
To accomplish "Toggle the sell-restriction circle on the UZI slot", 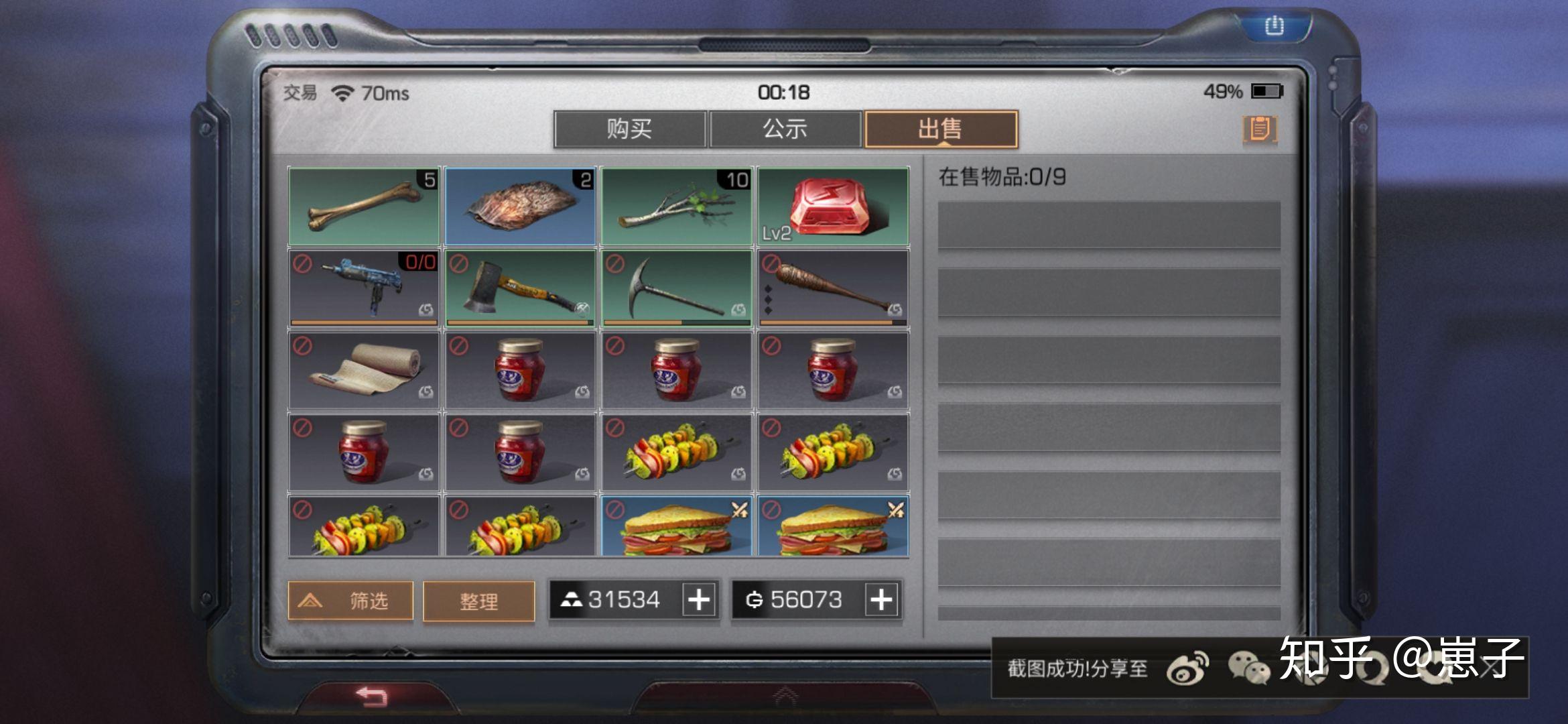I will pos(302,263).
